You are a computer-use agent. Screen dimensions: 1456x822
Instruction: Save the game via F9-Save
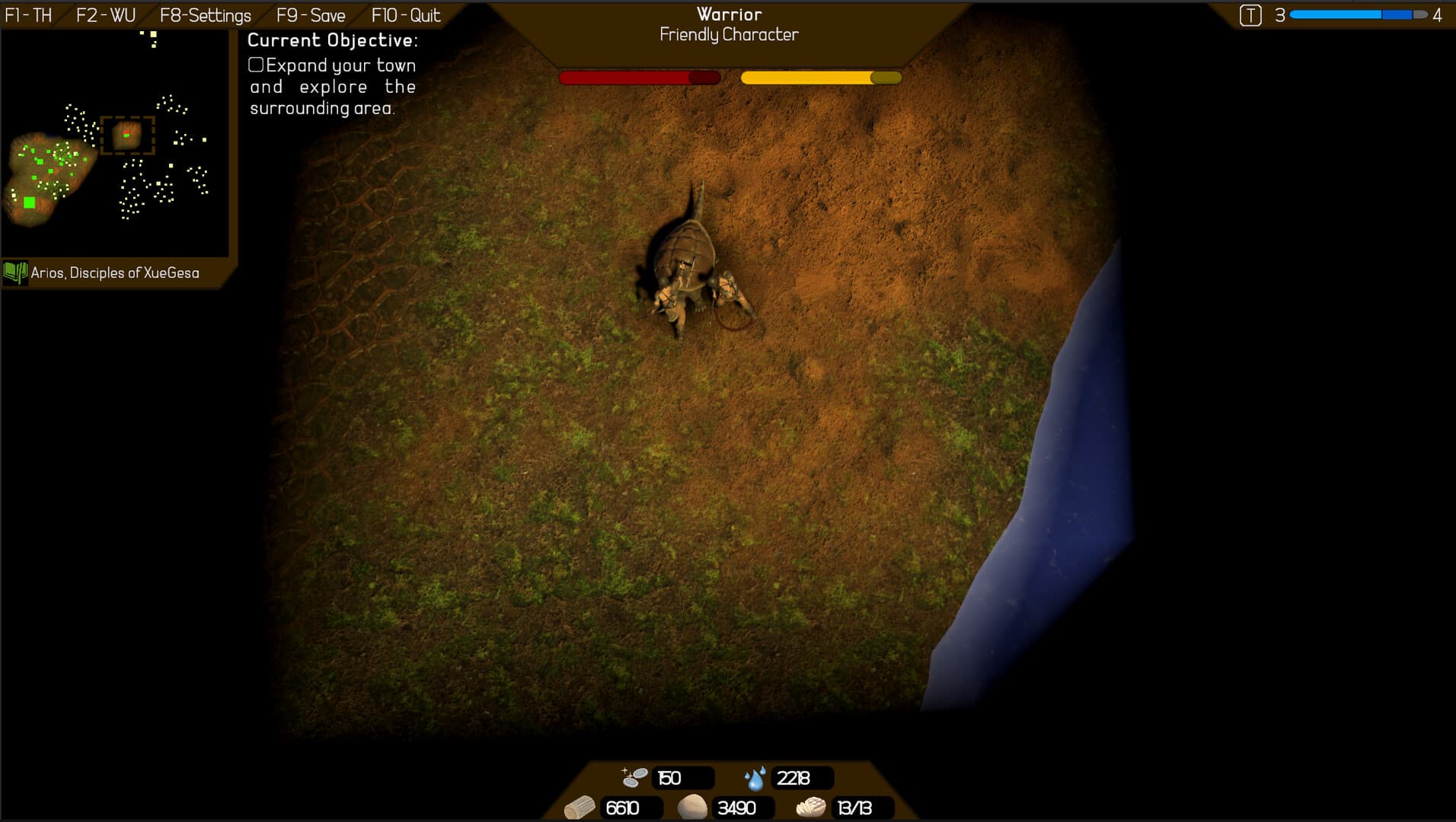[x=311, y=14]
